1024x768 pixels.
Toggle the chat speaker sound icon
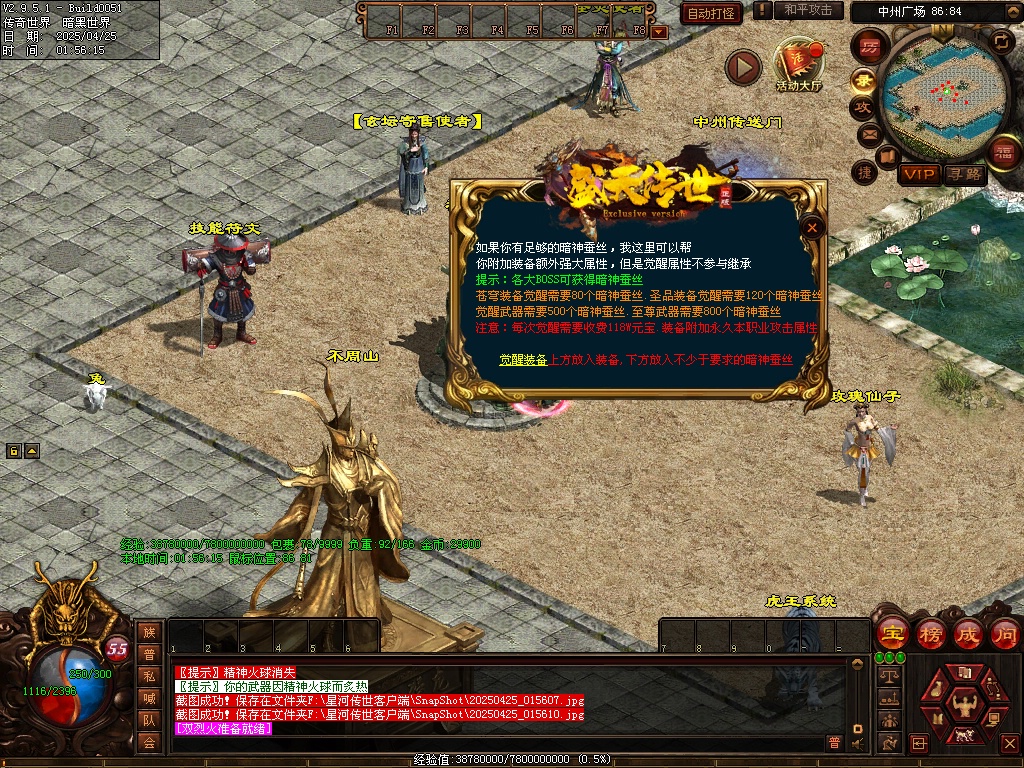(x=857, y=742)
